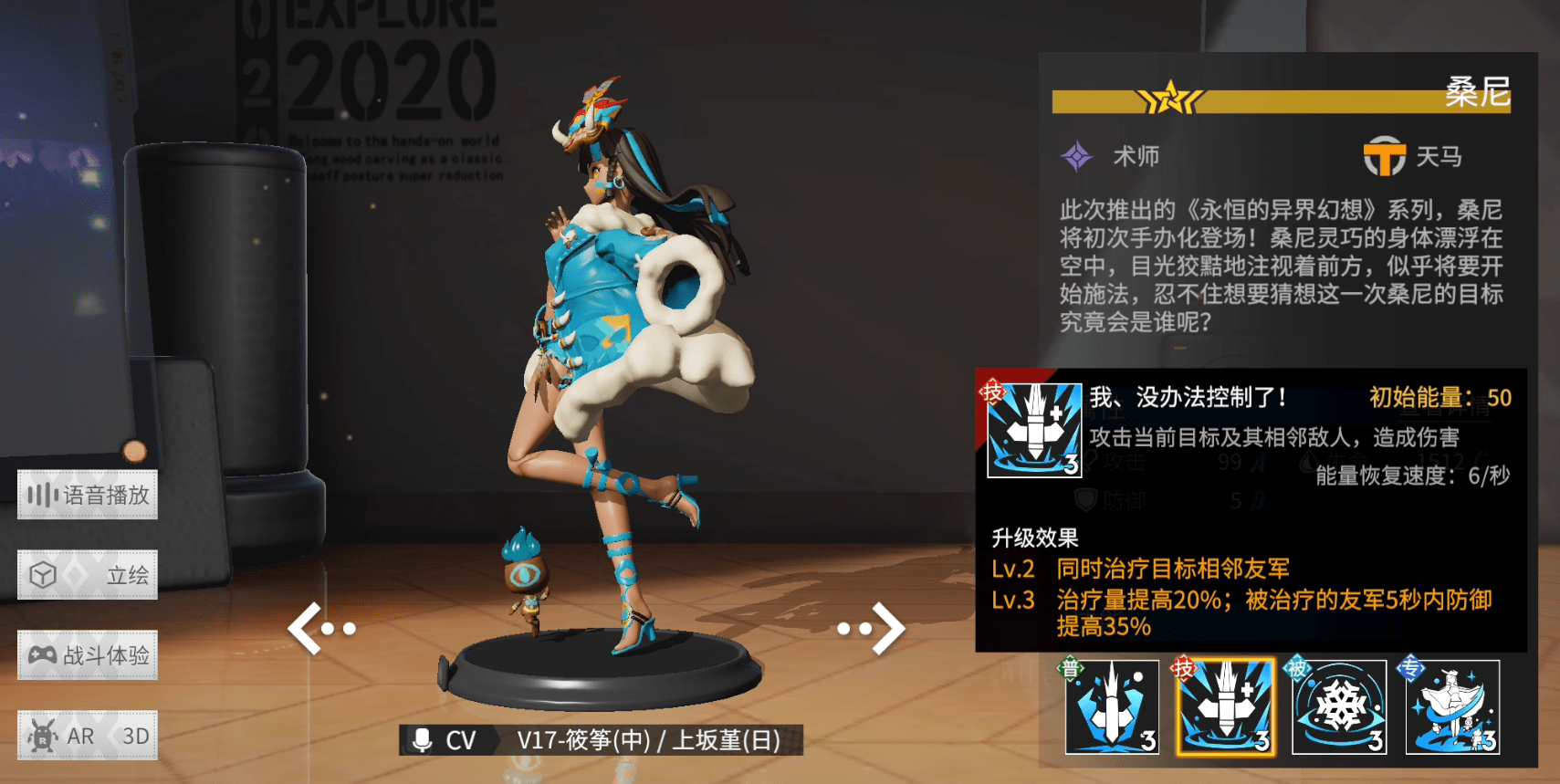Open the 语音播放 voice playback button
1560x784 pixels.
[x=88, y=496]
